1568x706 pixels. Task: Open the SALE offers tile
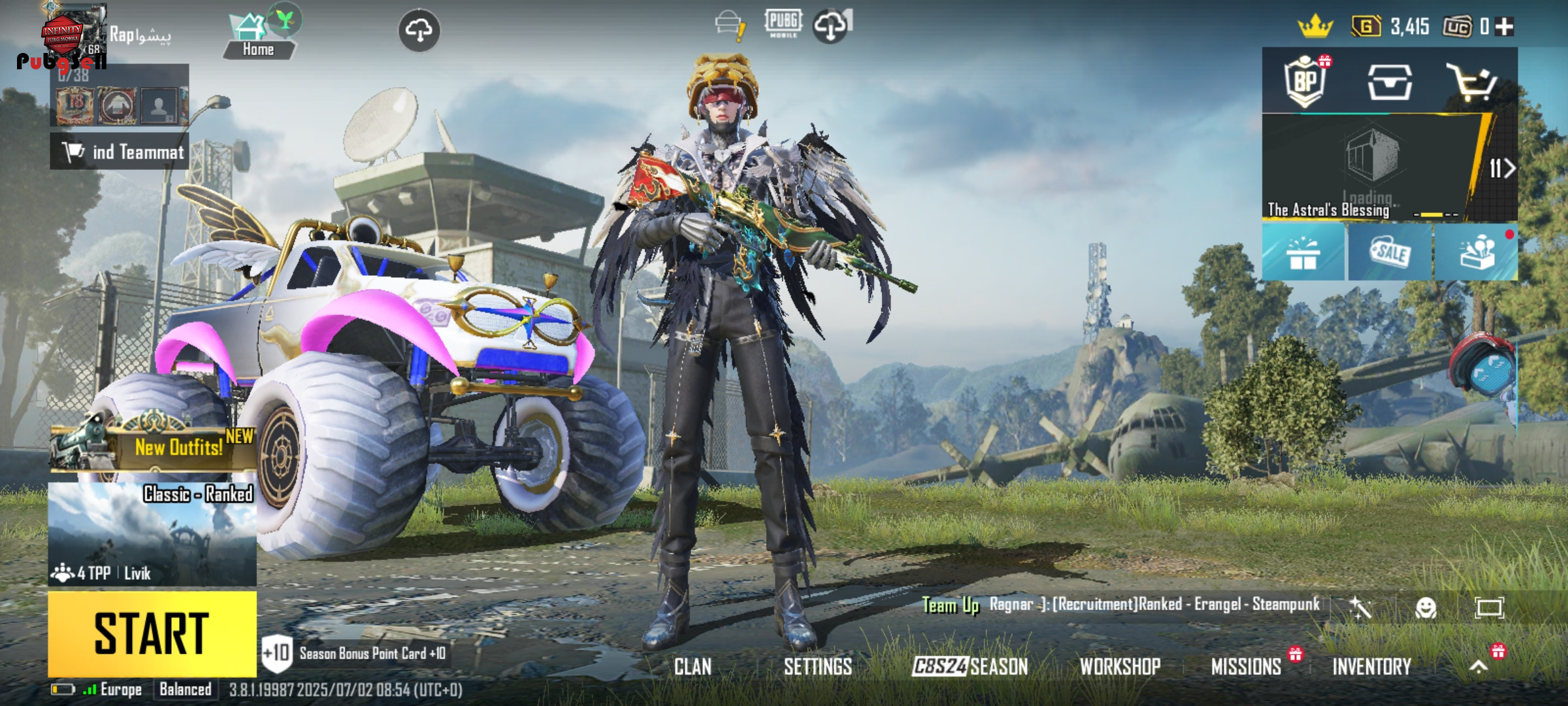click(x=1390, y=252)
